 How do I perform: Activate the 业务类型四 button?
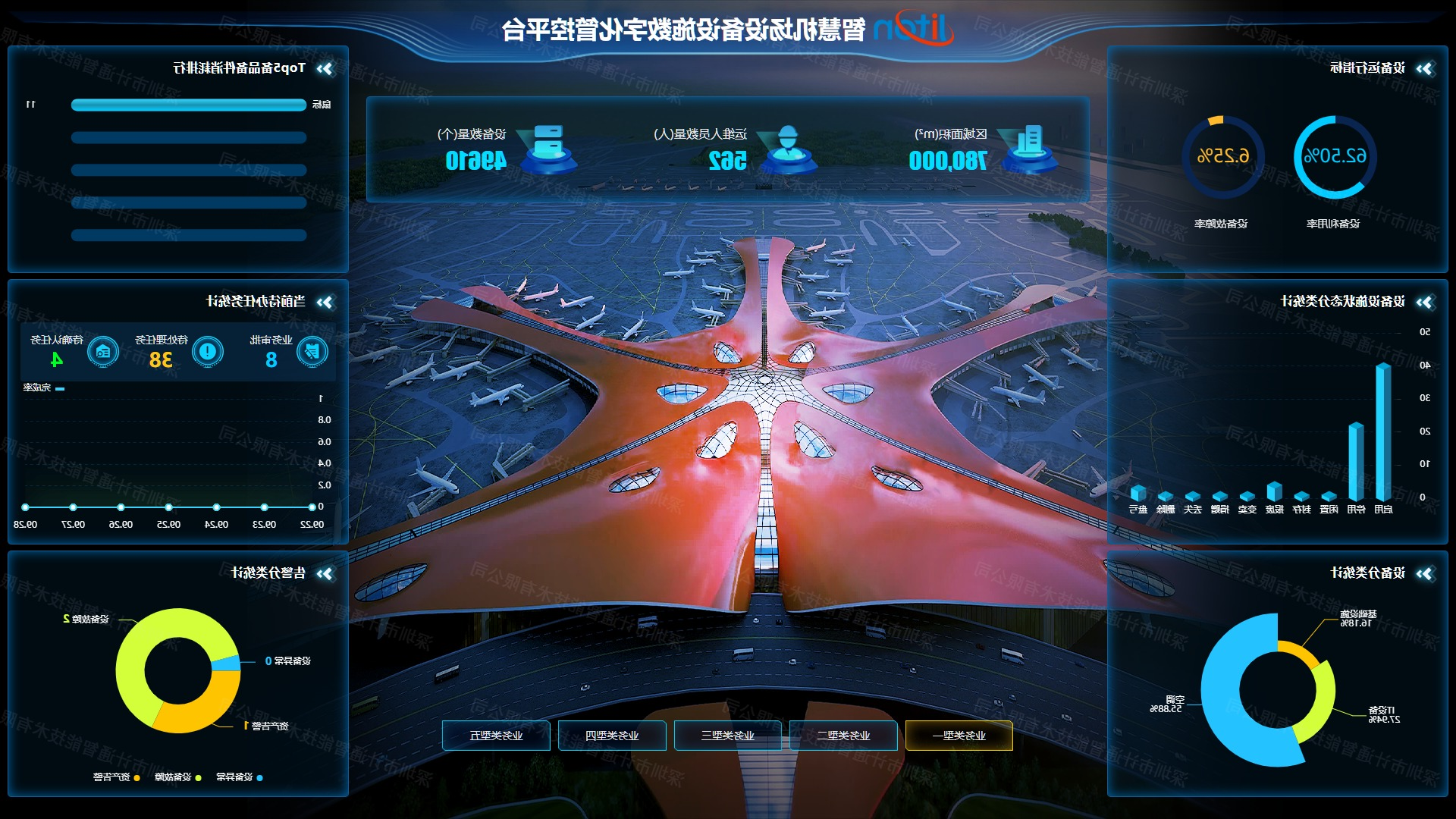612,736
